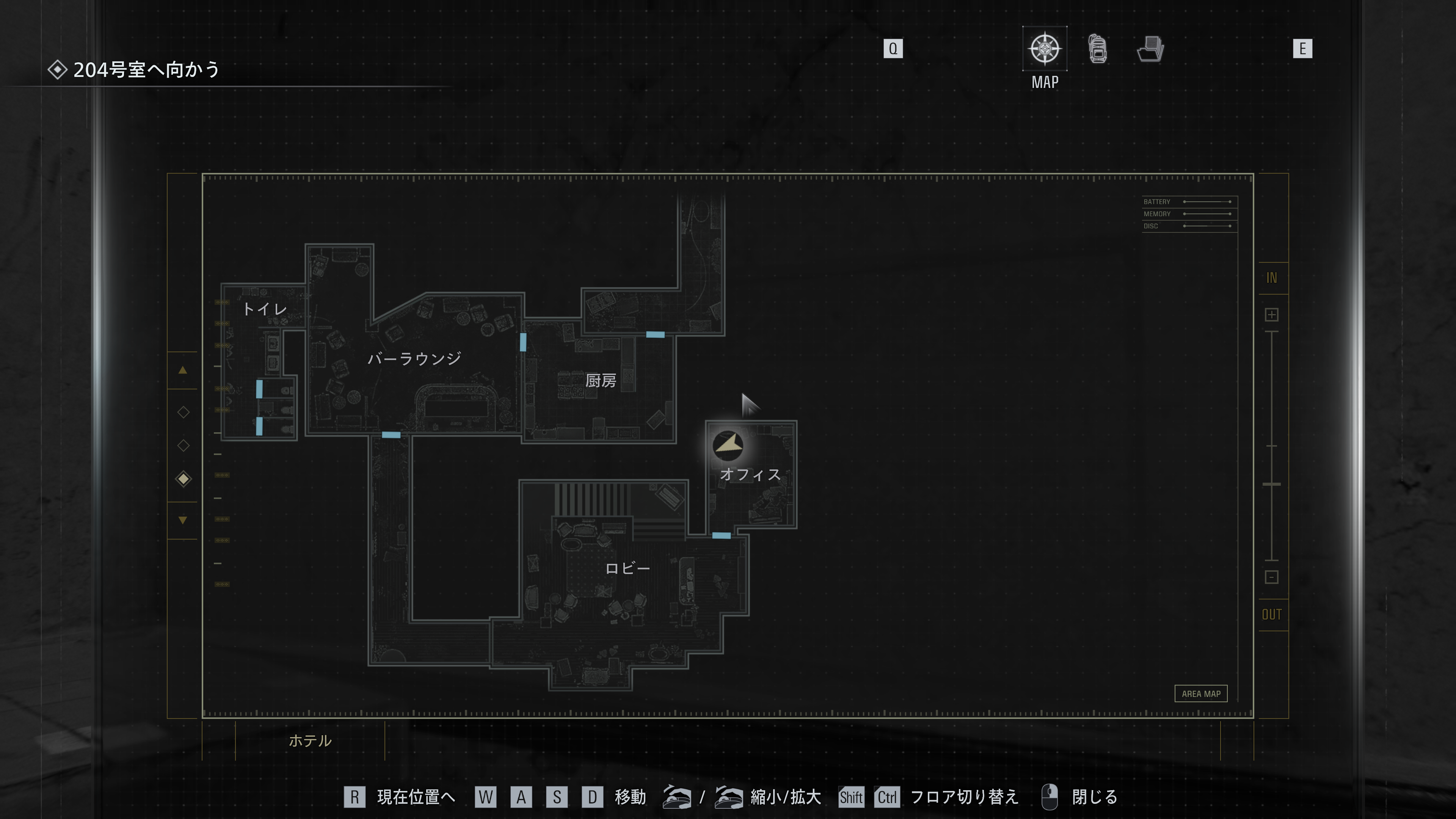1456x819 pixels.
Task: Zoom in with the plus button
Action: pyautogui.click(x=1271, y=315)
